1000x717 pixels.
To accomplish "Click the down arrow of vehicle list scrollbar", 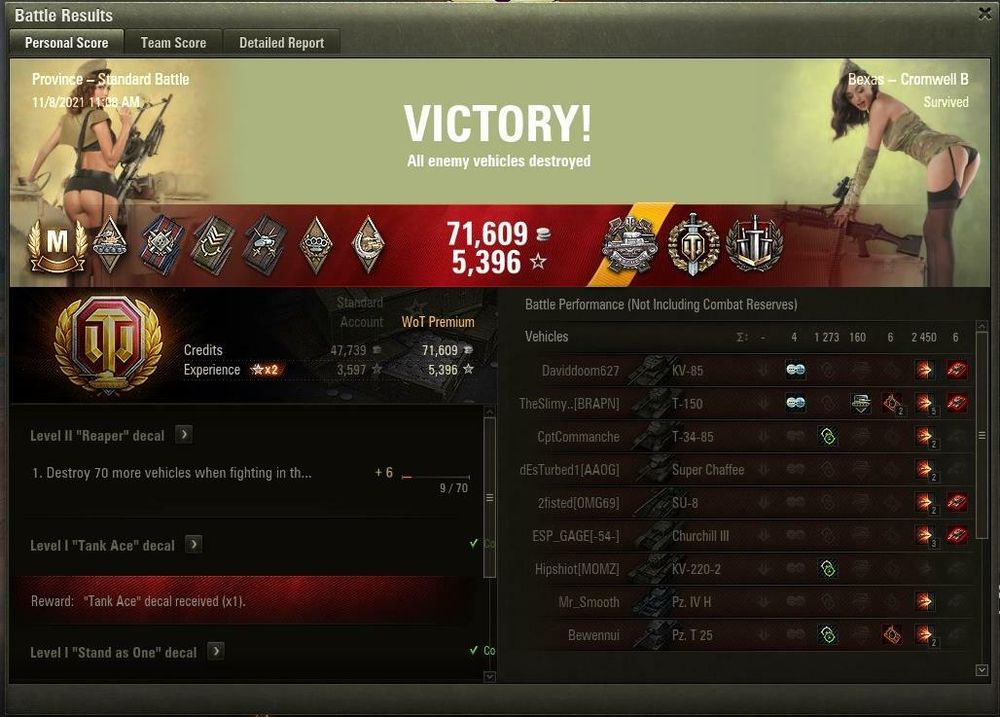I will [981, 670].
